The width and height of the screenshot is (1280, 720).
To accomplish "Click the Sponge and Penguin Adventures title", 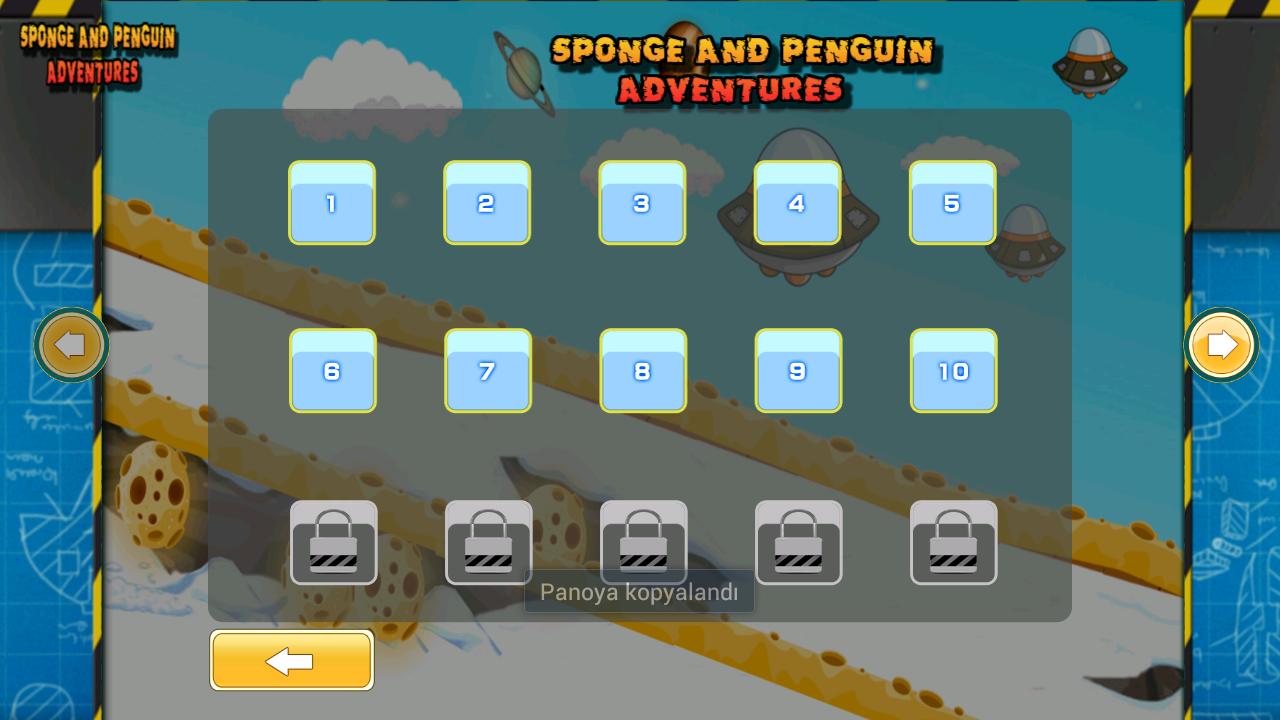I will [x=740, y=68].
